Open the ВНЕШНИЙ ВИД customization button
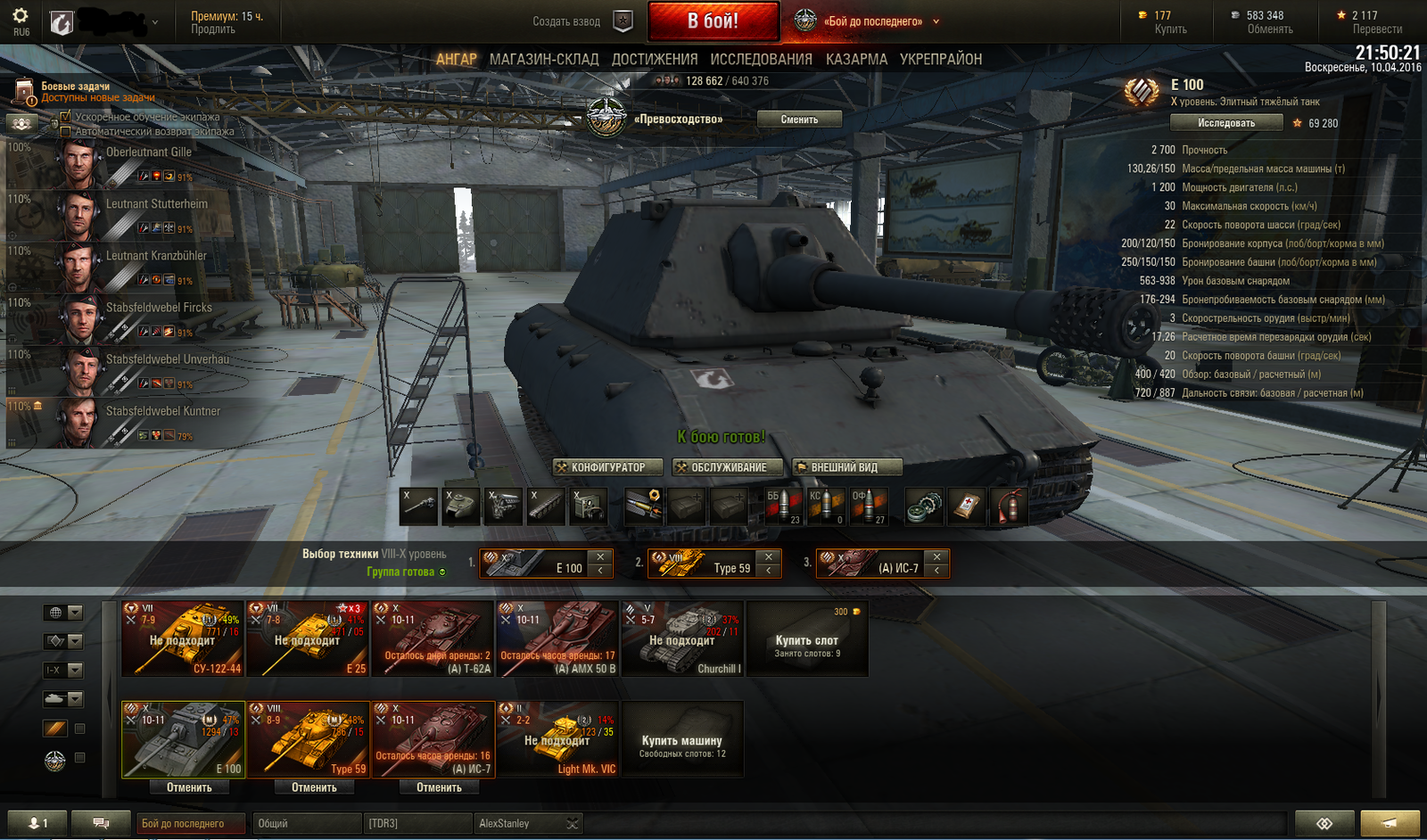 (845, 467)
